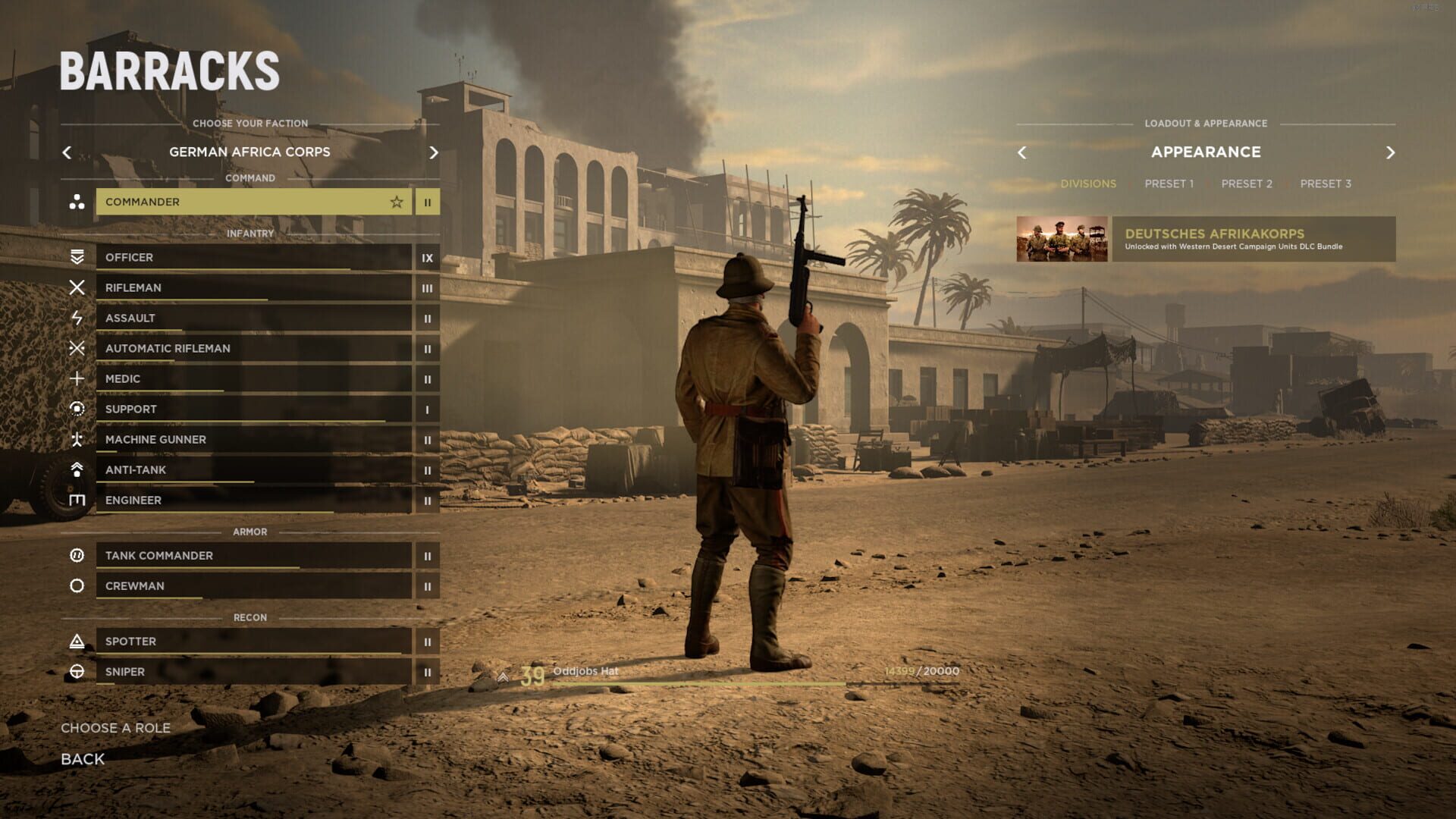Click the Sniper crosshair icon
The height and width of the screenshot is (819, 1456).
coord(77,672)
